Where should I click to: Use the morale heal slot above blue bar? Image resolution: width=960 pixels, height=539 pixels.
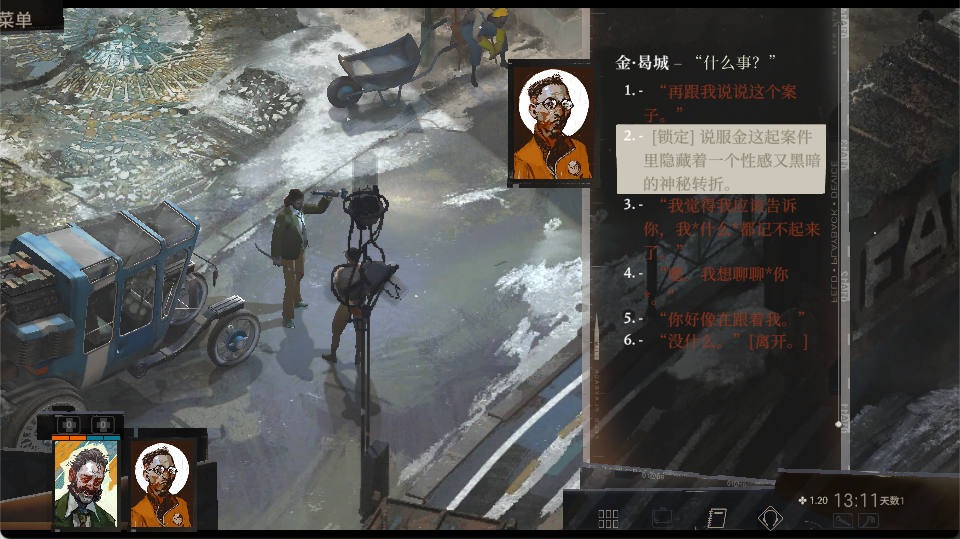click(102, 425)
